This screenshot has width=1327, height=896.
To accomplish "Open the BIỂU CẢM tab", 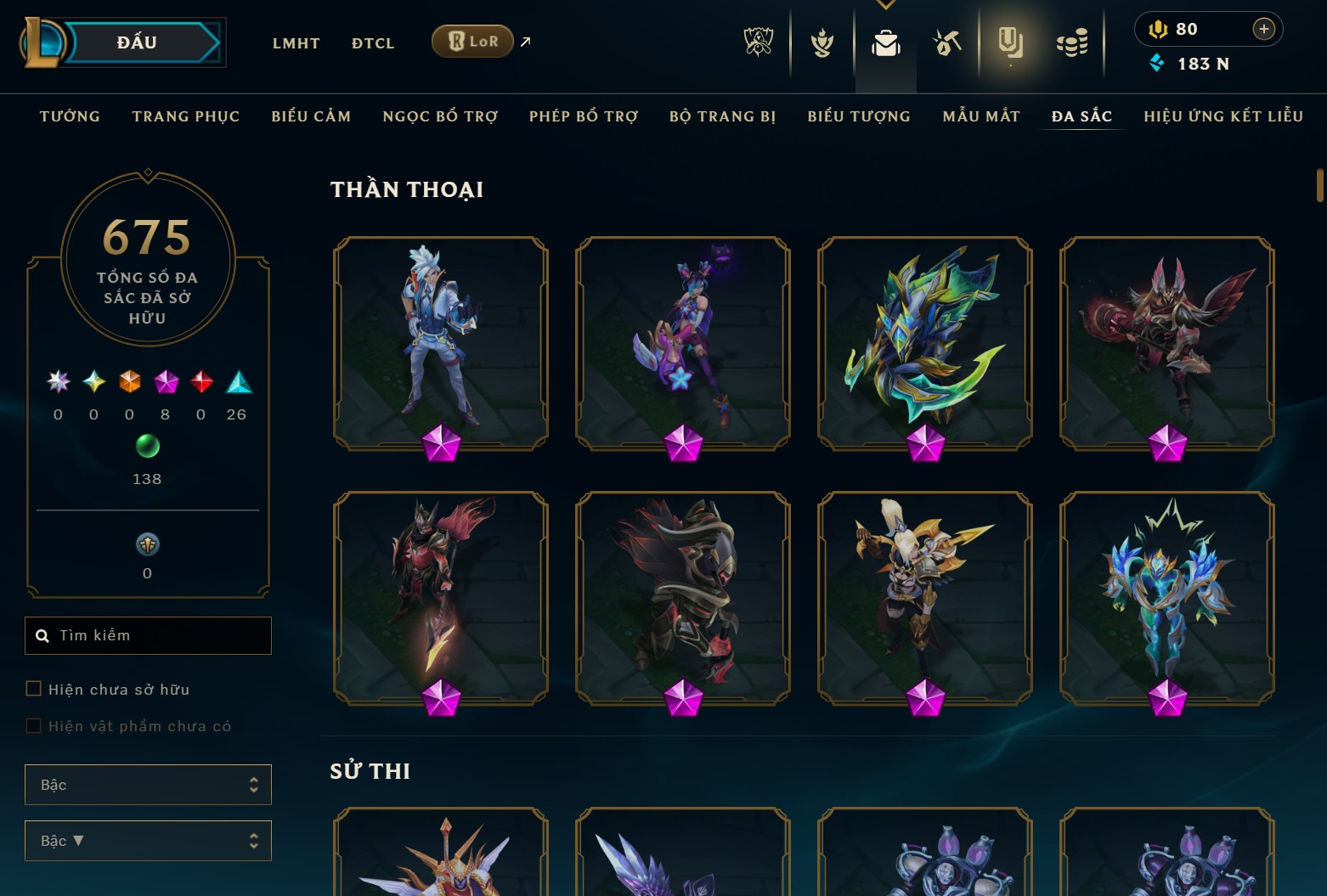I will (311, 116).
